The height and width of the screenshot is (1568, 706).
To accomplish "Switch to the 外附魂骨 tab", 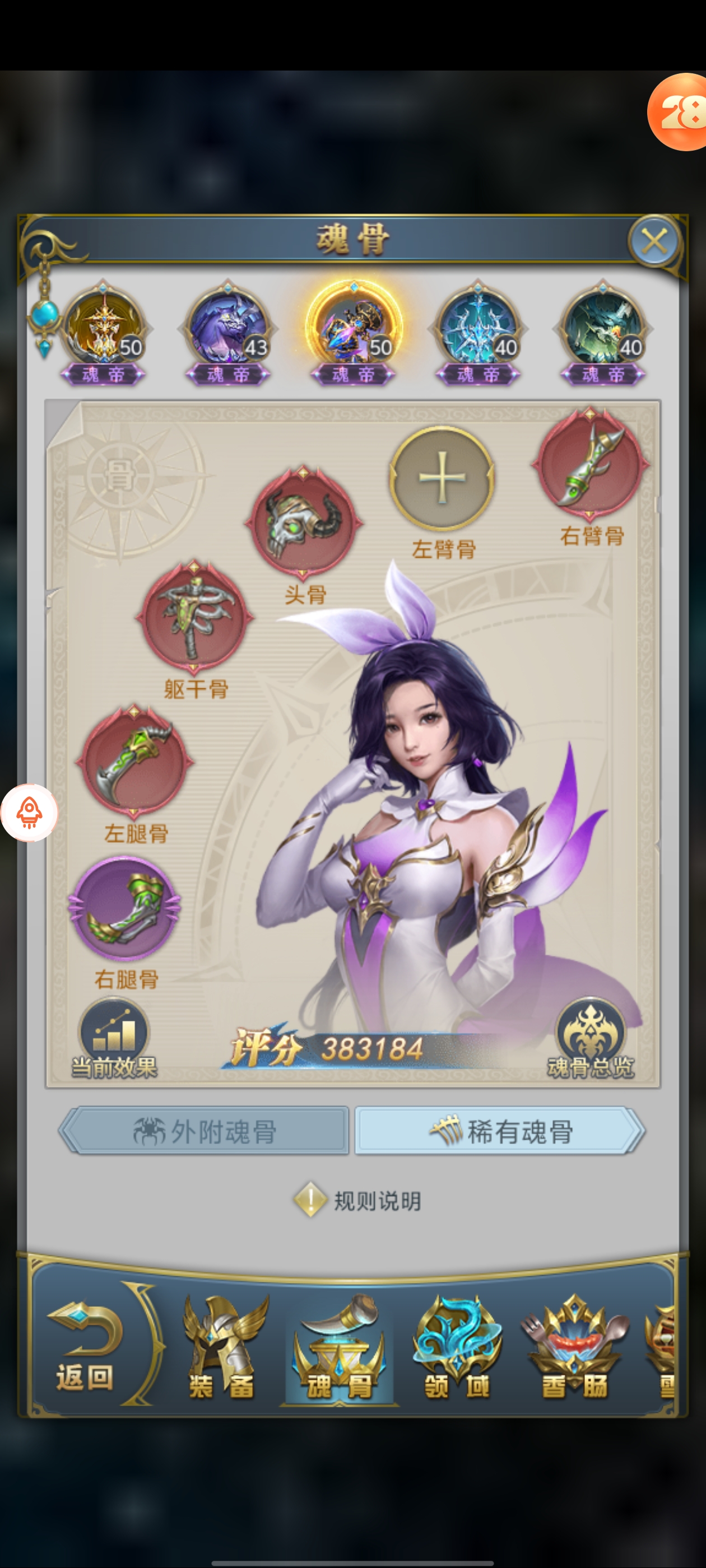I will pyautogui.click(x=205, y=1132).
